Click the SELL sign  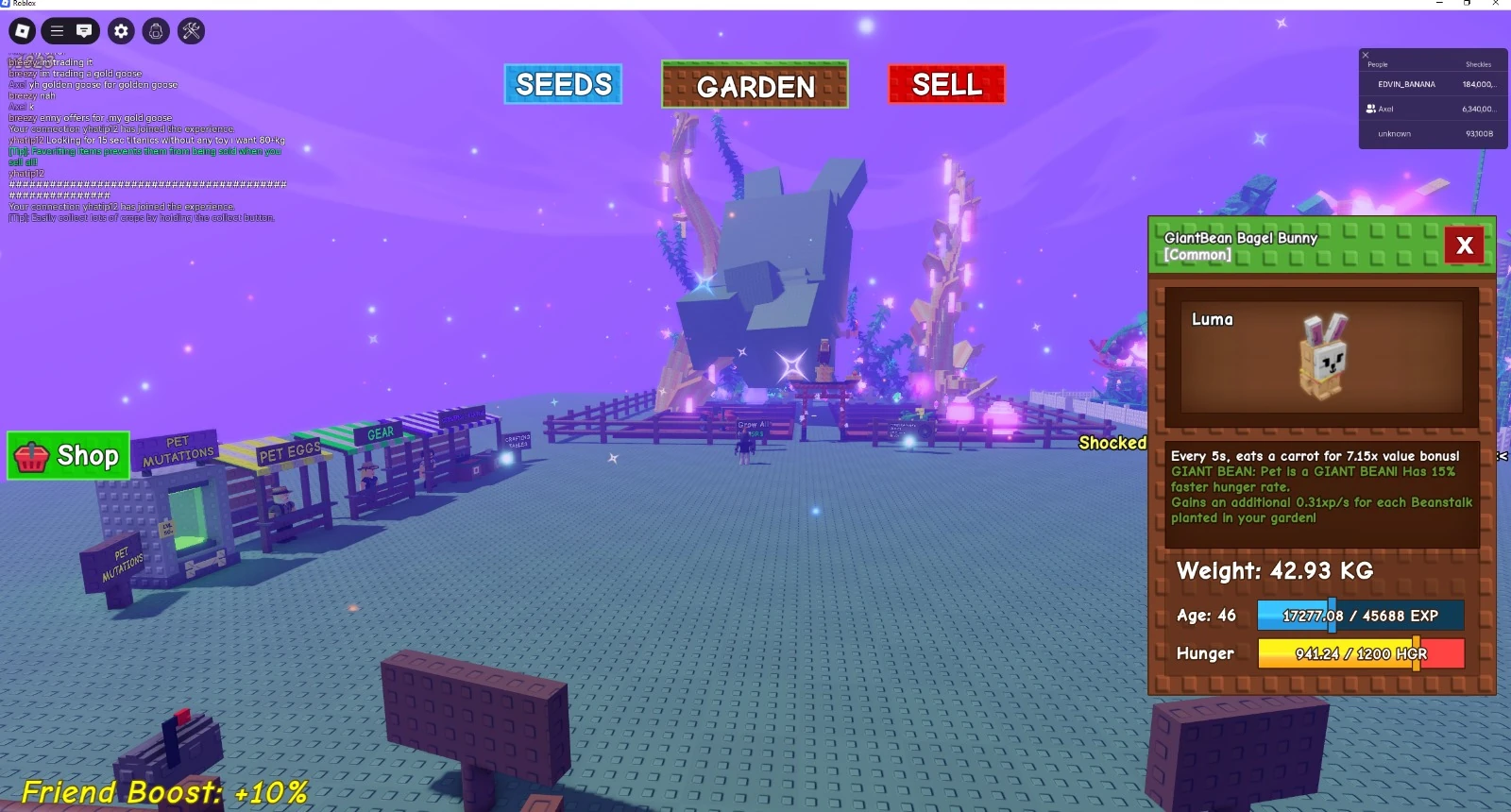tap(945, 84)
